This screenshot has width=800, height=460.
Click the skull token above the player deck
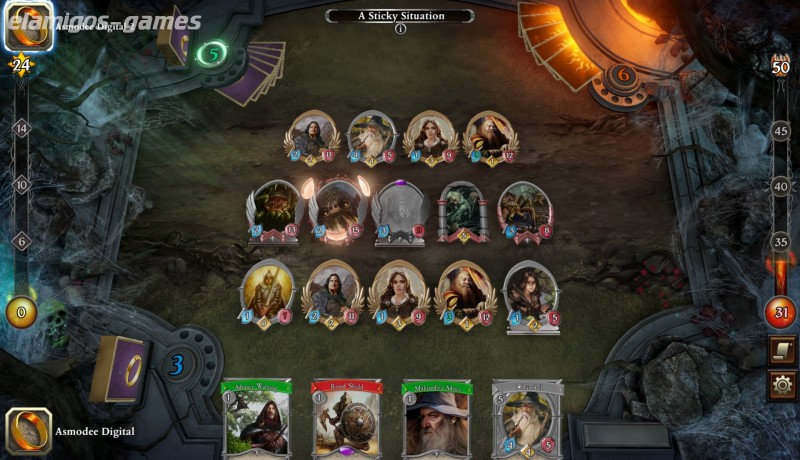(x=54, y=321)
